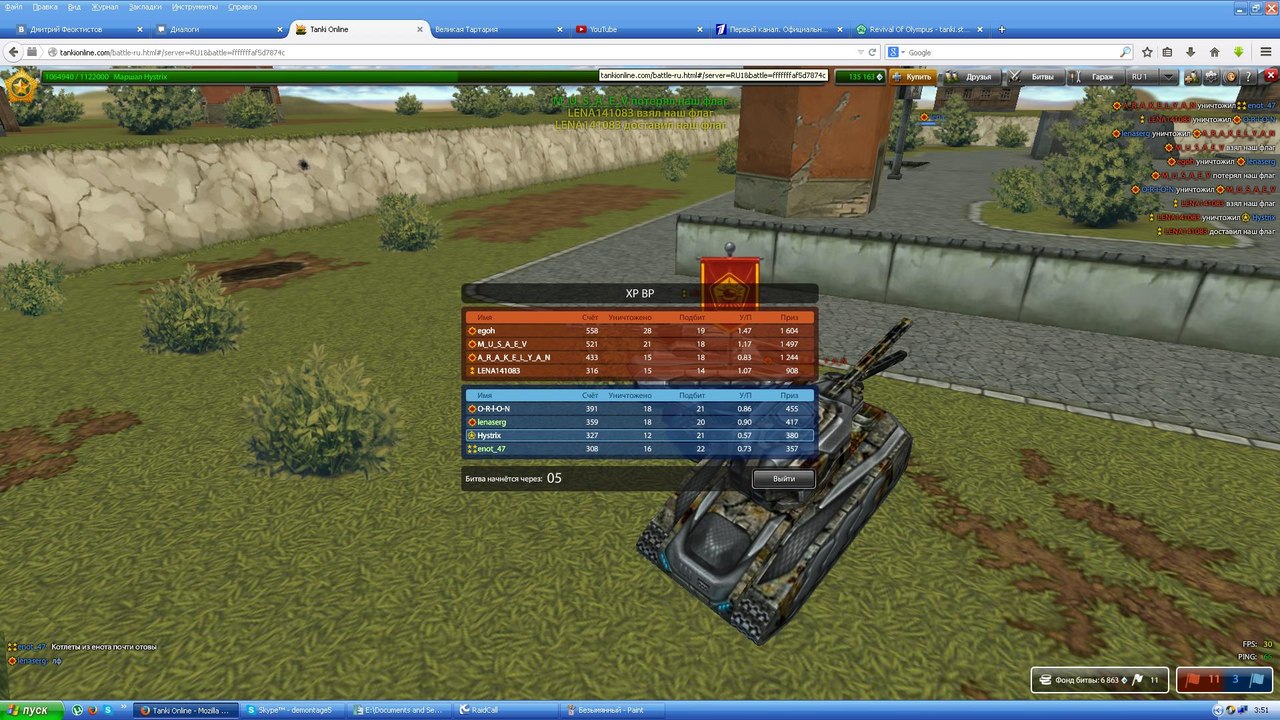Open the gear settings icon
This screenshot has height=720, width=1280.
(x=1211, y=76)
